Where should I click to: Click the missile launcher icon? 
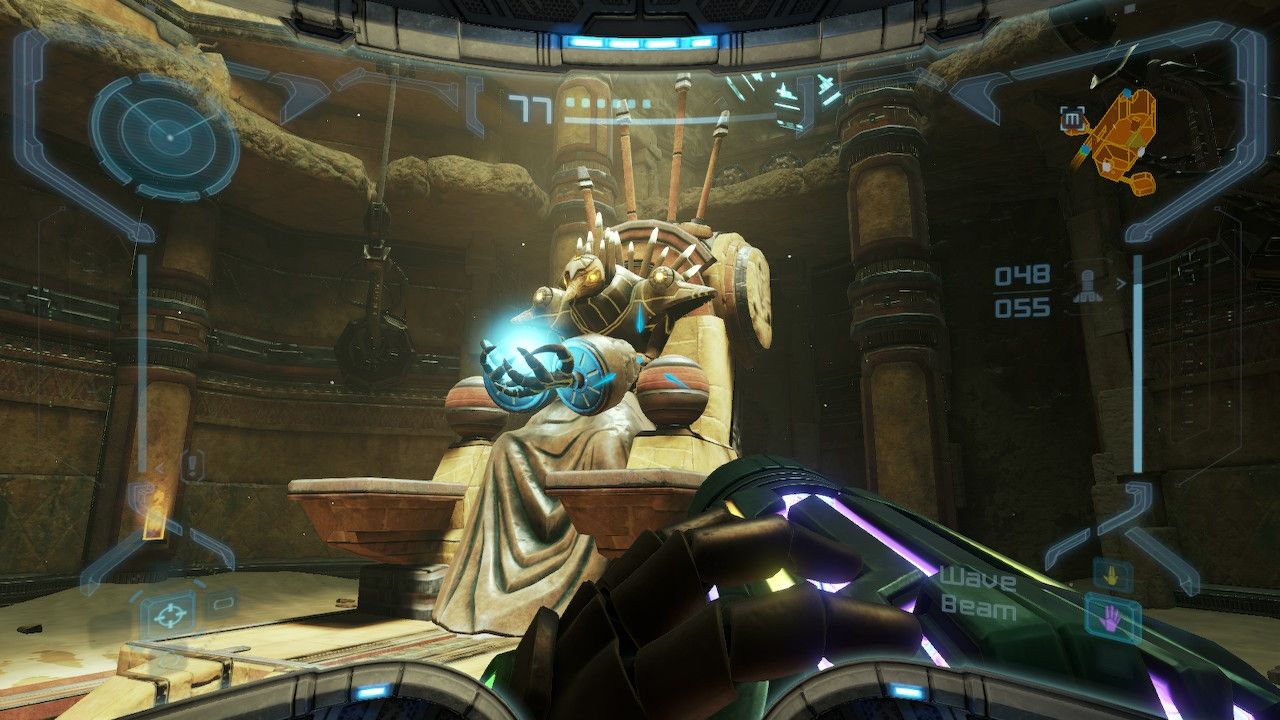coord(1088,287)
